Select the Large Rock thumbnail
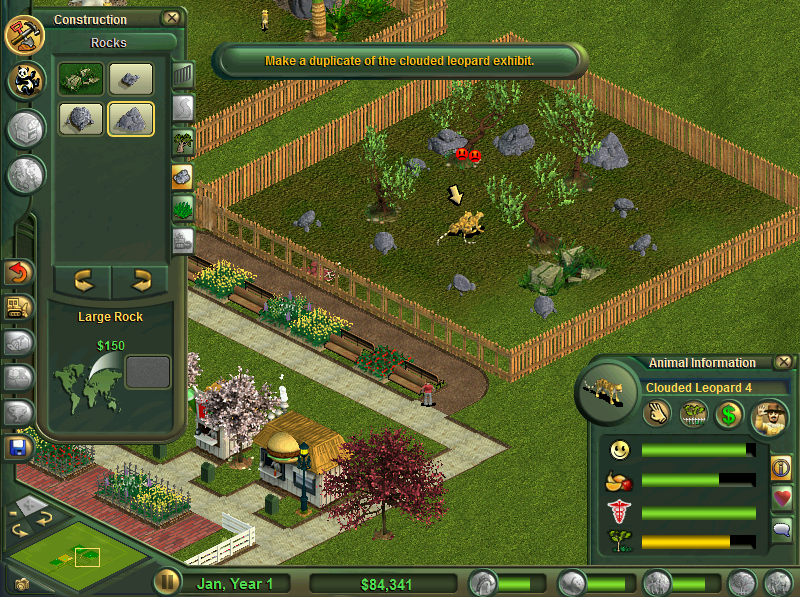800x597 pixels. tap(131, 119)
